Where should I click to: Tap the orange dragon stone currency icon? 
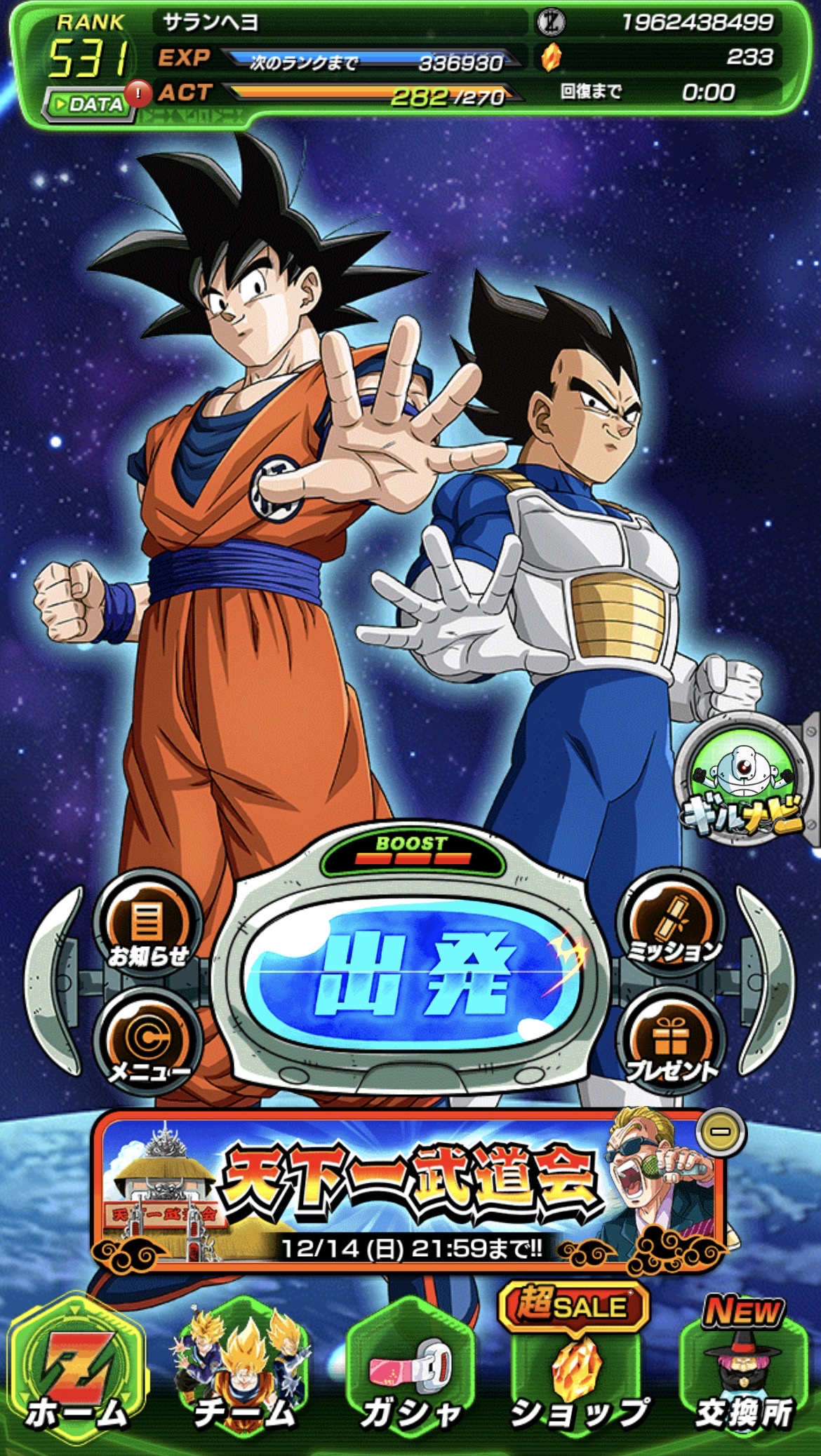[x=552, y=58]
